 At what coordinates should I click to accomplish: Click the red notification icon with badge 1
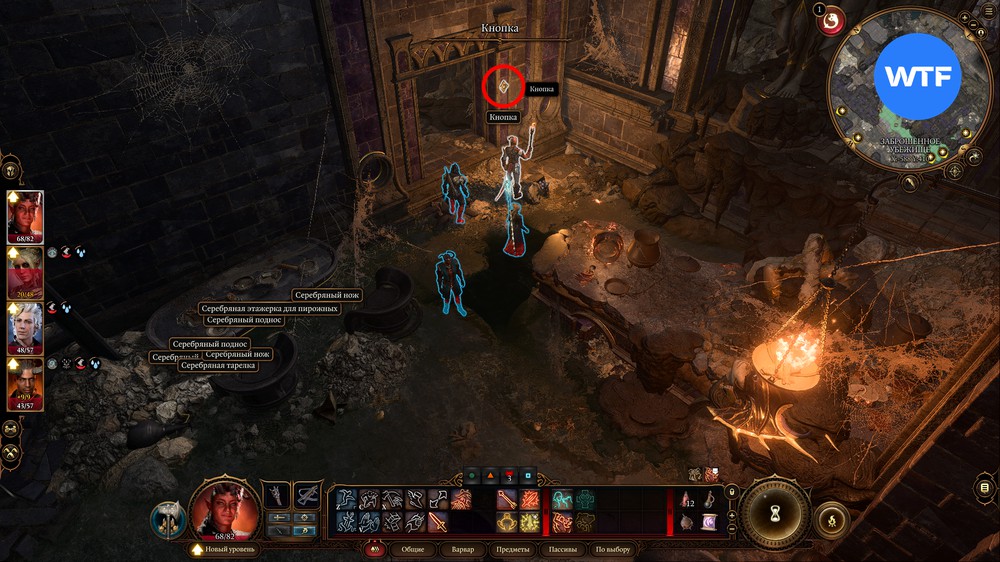831,21
